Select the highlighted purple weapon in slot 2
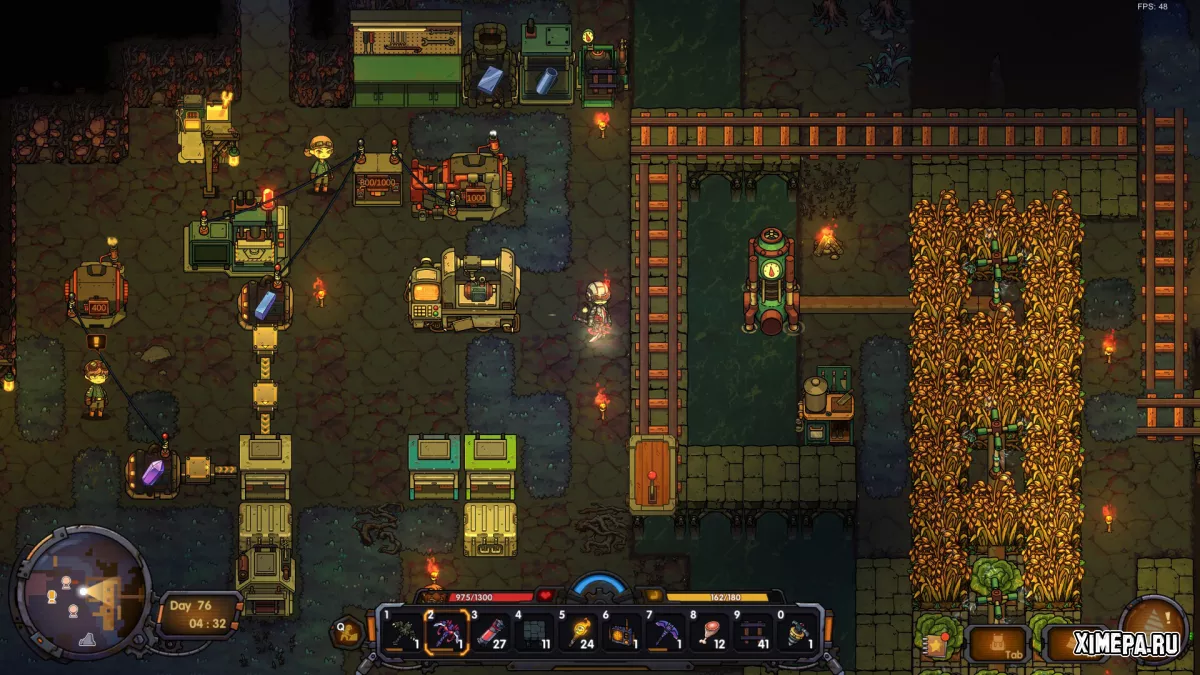The image size is (1200, 675). (446, 633)
